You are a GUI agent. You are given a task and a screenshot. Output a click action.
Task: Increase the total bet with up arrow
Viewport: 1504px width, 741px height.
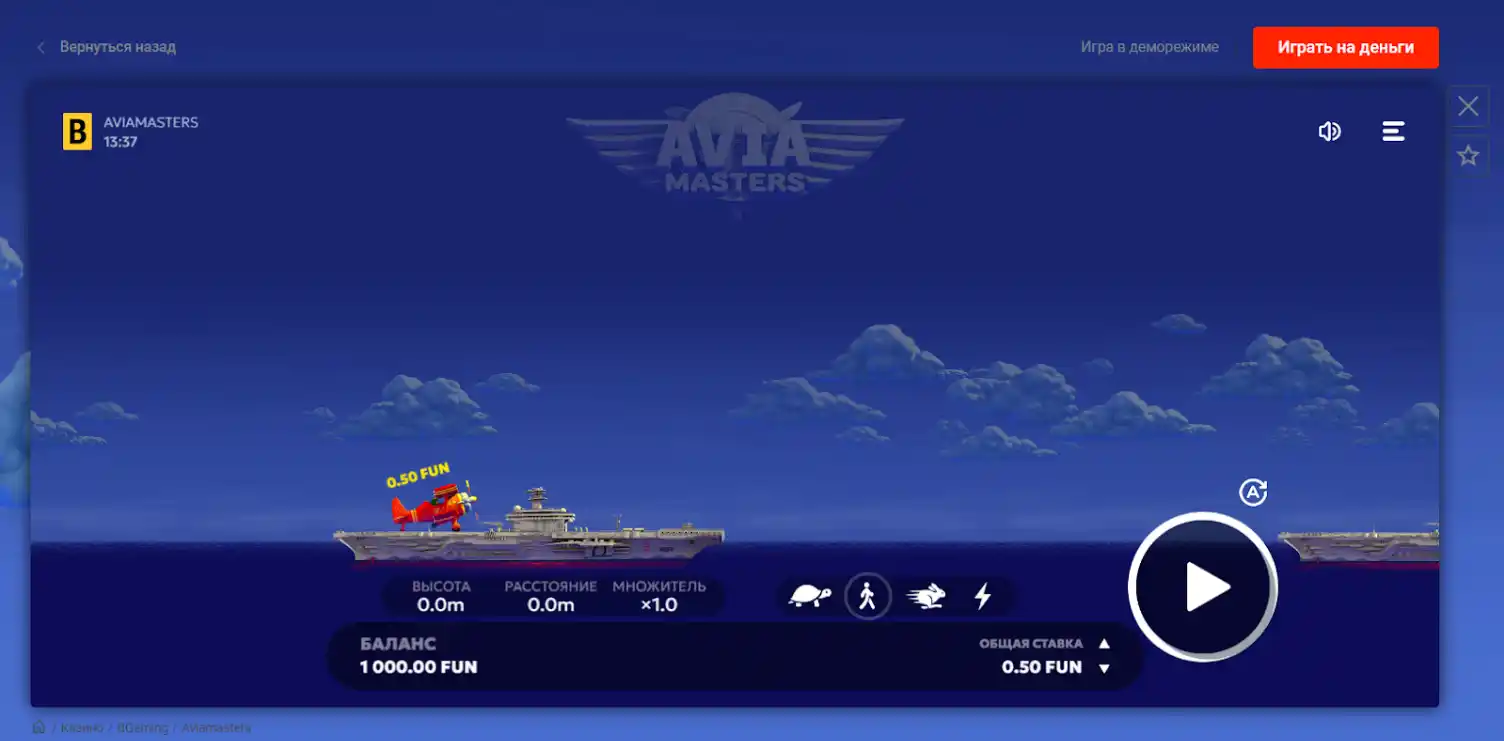click(x=1104, y=642)
